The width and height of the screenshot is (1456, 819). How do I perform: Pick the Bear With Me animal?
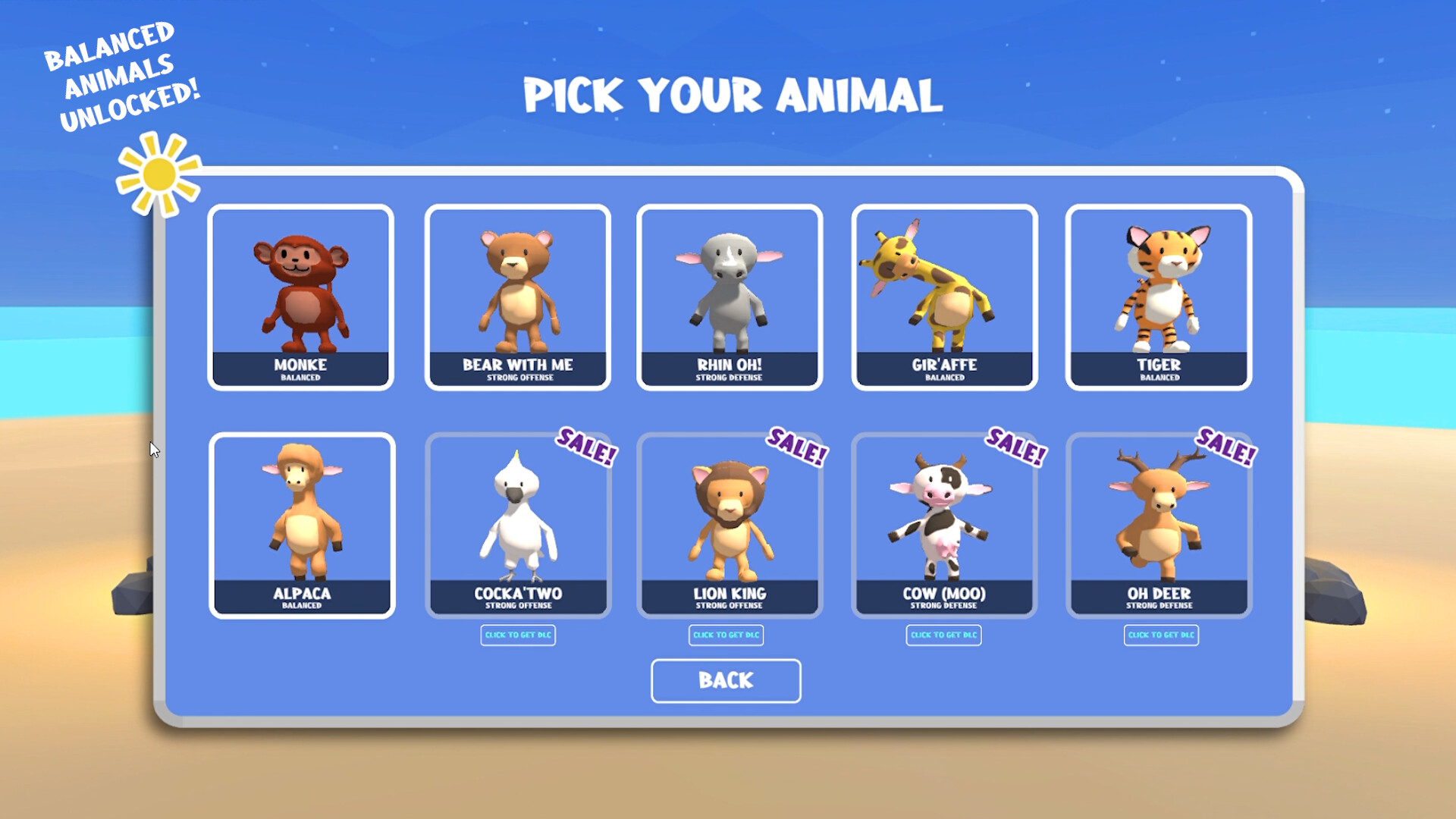(517, 296)
